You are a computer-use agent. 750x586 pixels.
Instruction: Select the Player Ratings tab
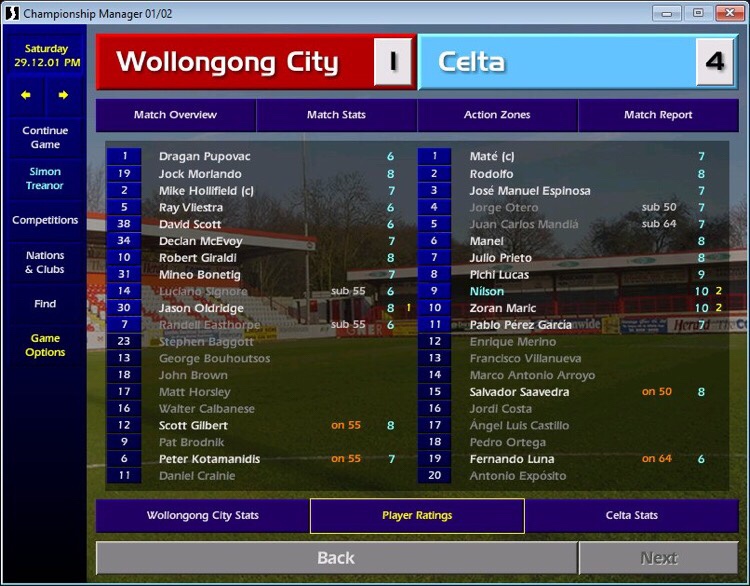(x=417, y=516)
